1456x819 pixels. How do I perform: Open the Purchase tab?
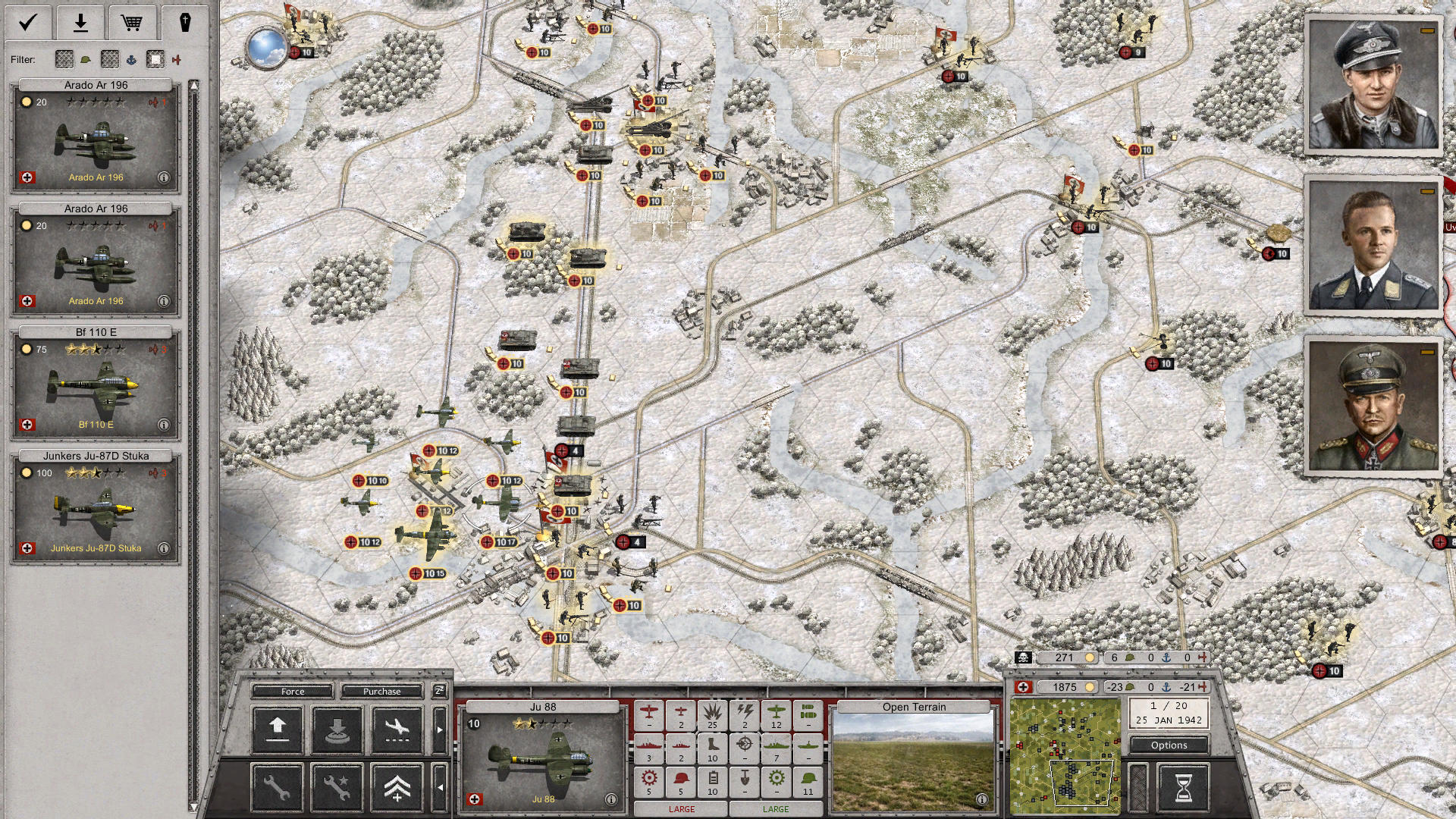coord(382,691)
